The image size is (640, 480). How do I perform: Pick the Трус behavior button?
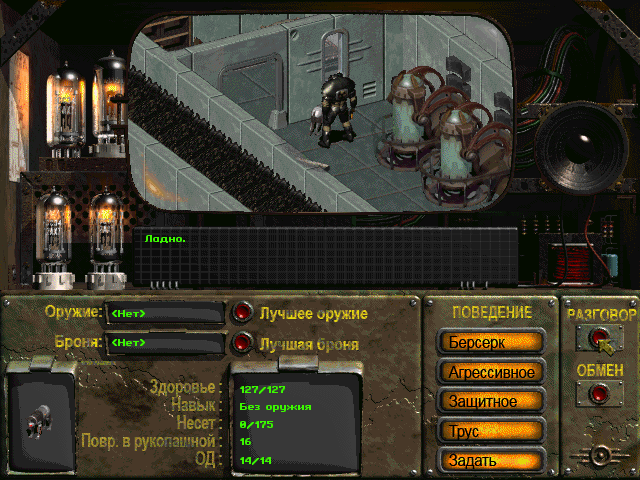click(489, 431)
